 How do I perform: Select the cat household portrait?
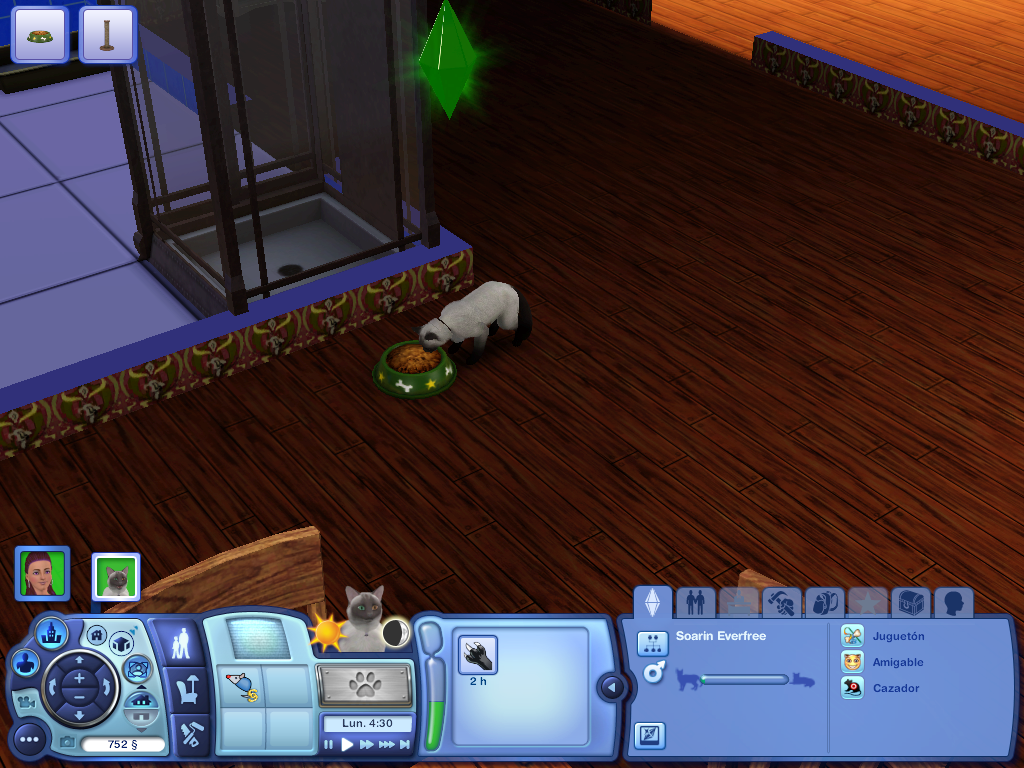(116, 577)
